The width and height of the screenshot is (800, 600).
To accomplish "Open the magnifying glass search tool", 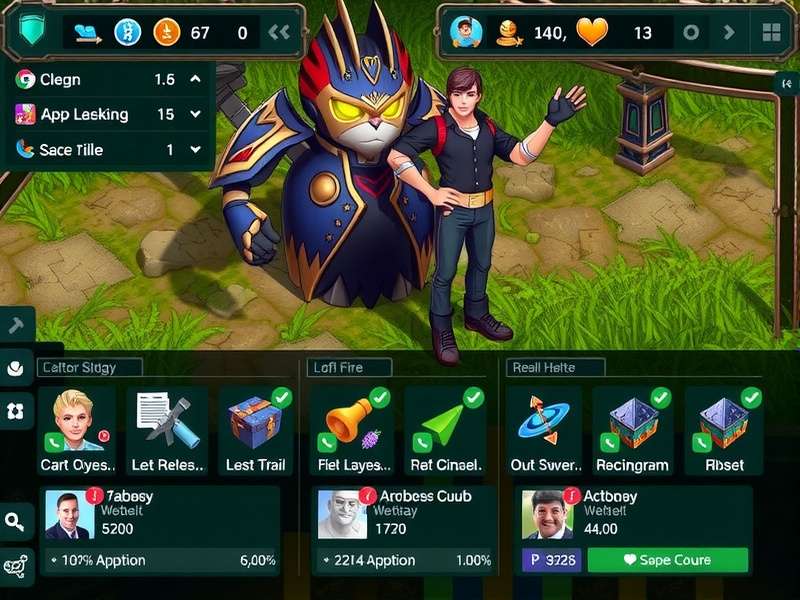I will pyautogui.click(x=15, y=521).
